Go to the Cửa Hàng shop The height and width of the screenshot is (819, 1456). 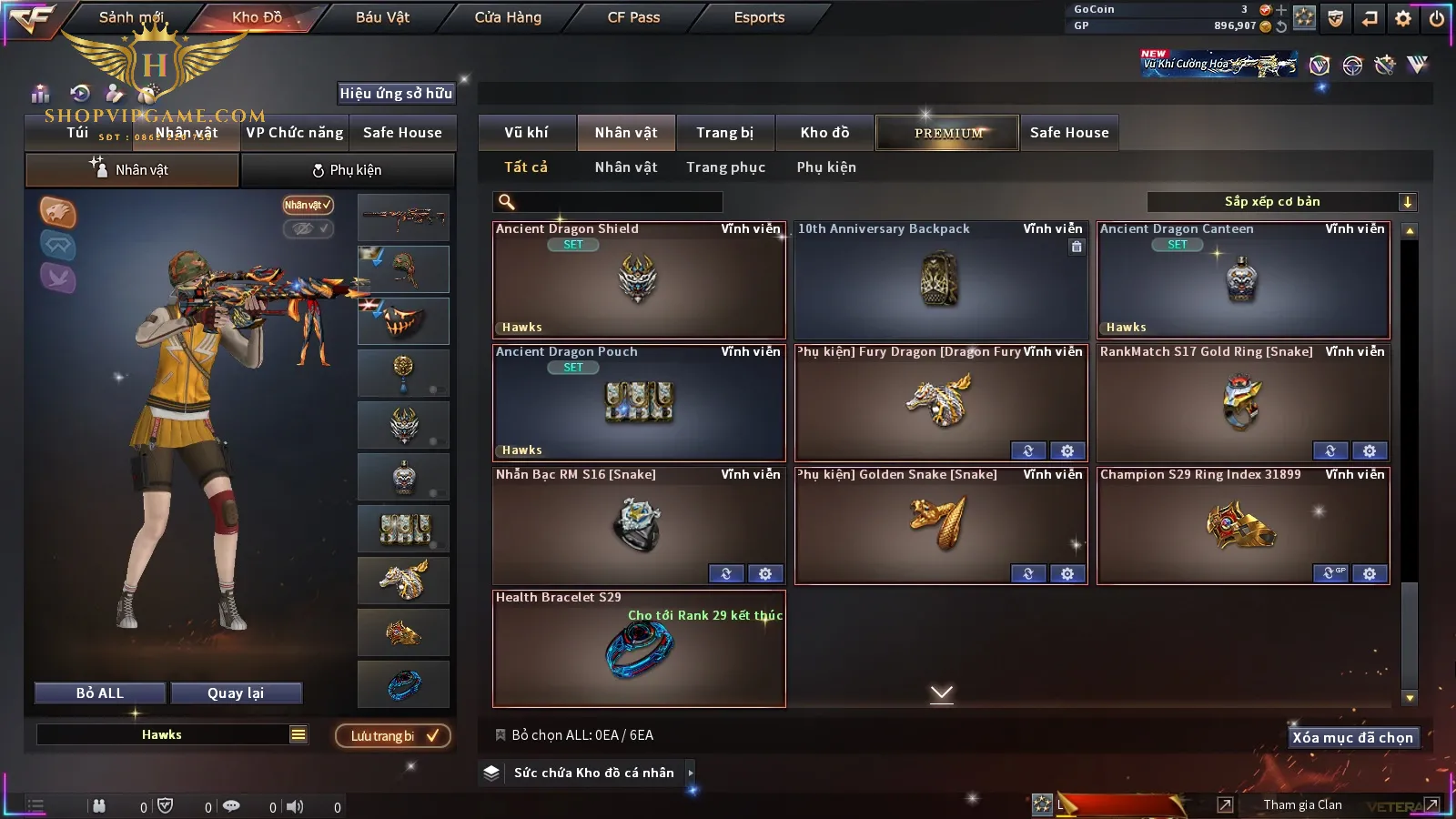tap(508, 17)
